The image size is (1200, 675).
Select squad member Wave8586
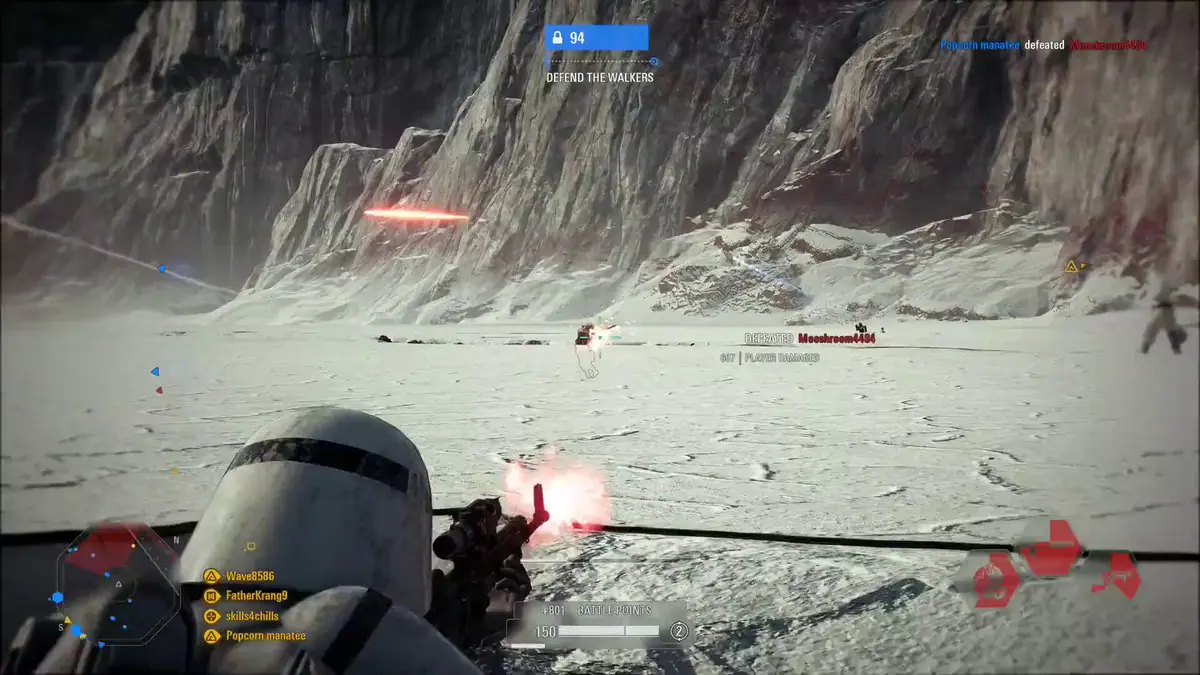249,576
